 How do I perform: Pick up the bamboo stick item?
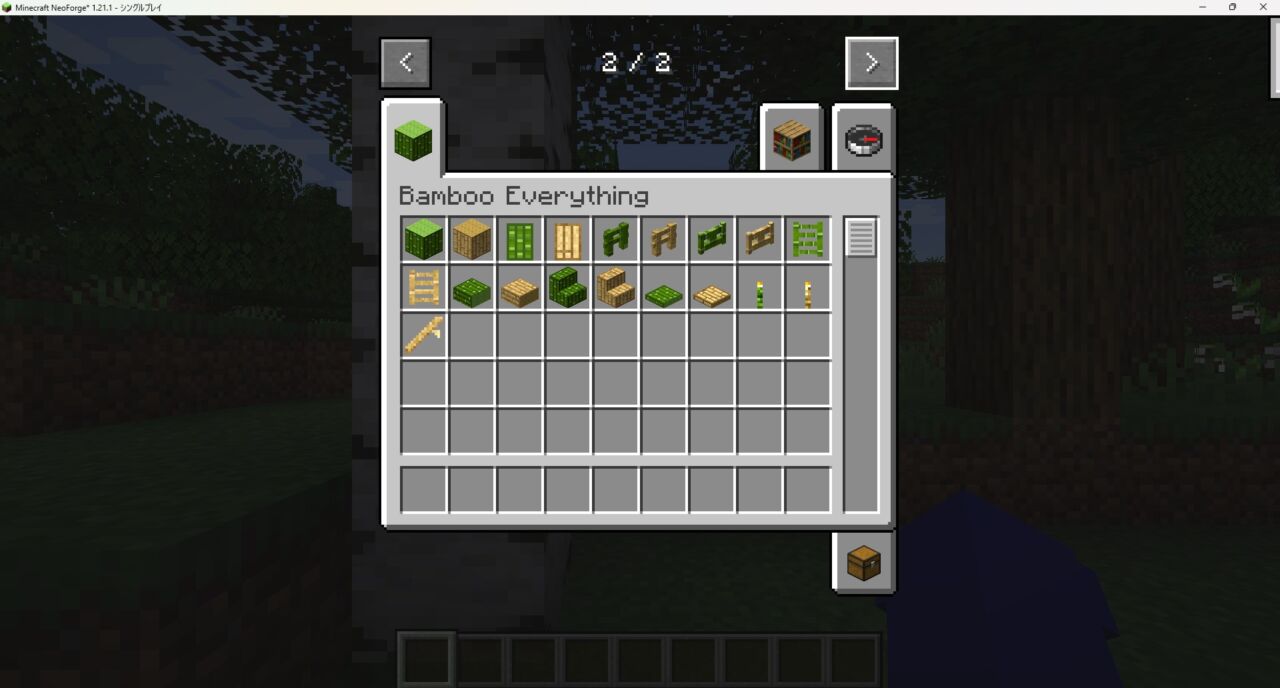[424, 336]
